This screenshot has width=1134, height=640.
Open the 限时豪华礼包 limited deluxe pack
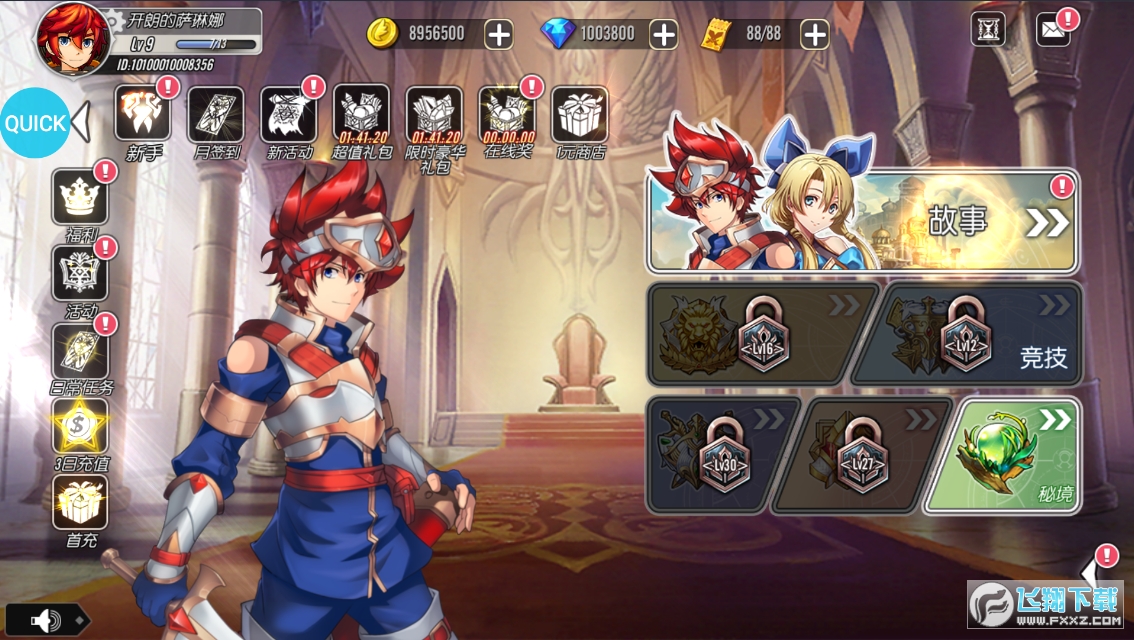(x=434, y=115)
